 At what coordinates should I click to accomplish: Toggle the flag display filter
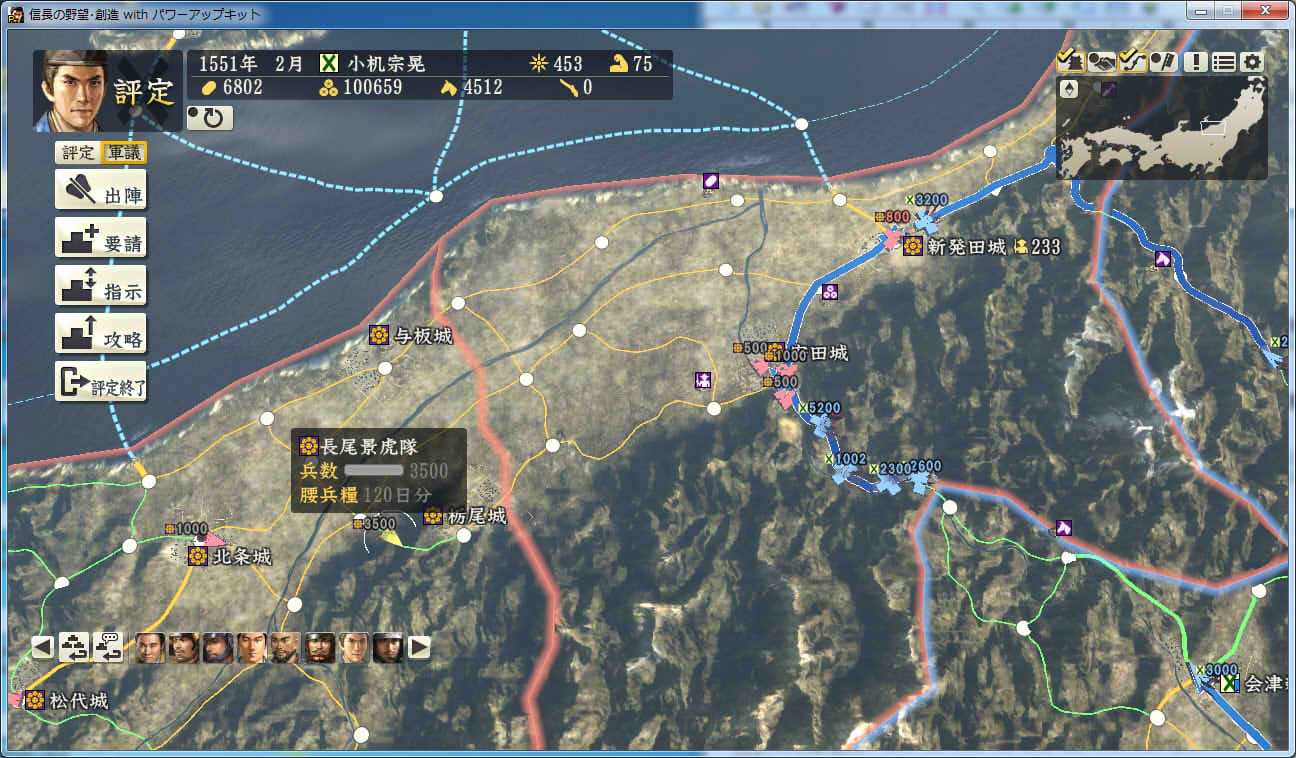(1163, 61)
